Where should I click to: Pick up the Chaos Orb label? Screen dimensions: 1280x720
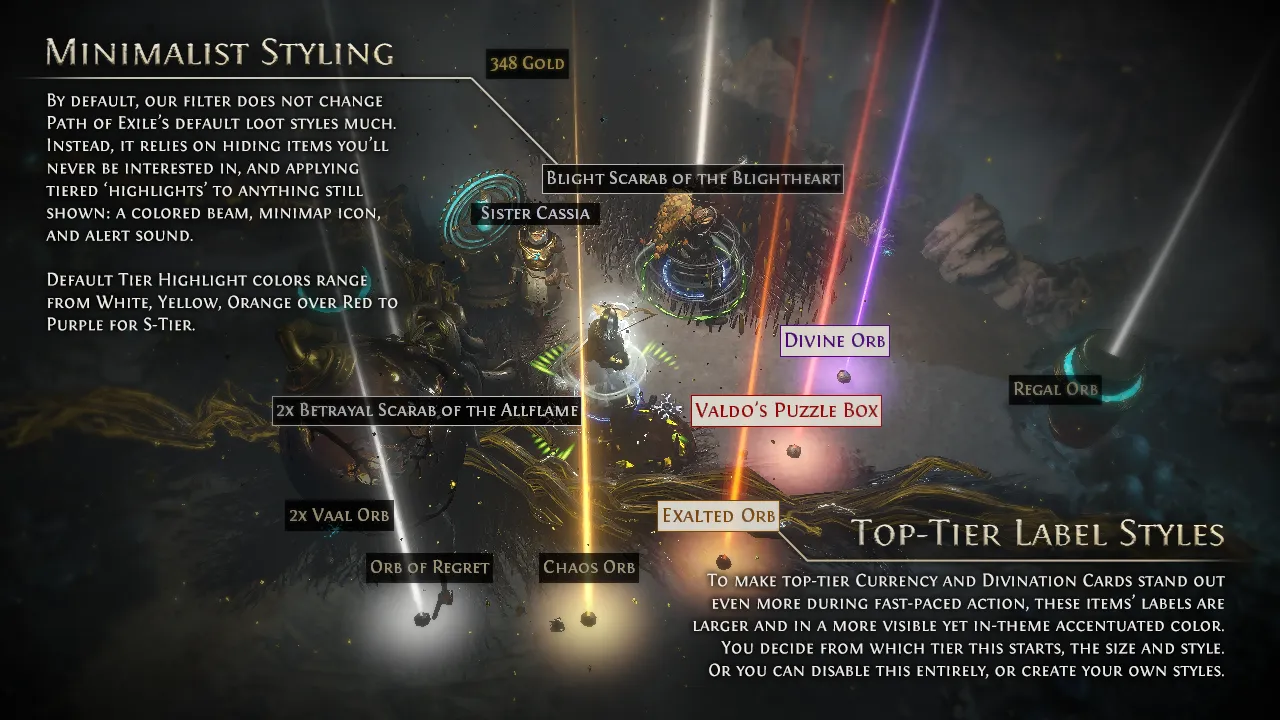[589, 567]
